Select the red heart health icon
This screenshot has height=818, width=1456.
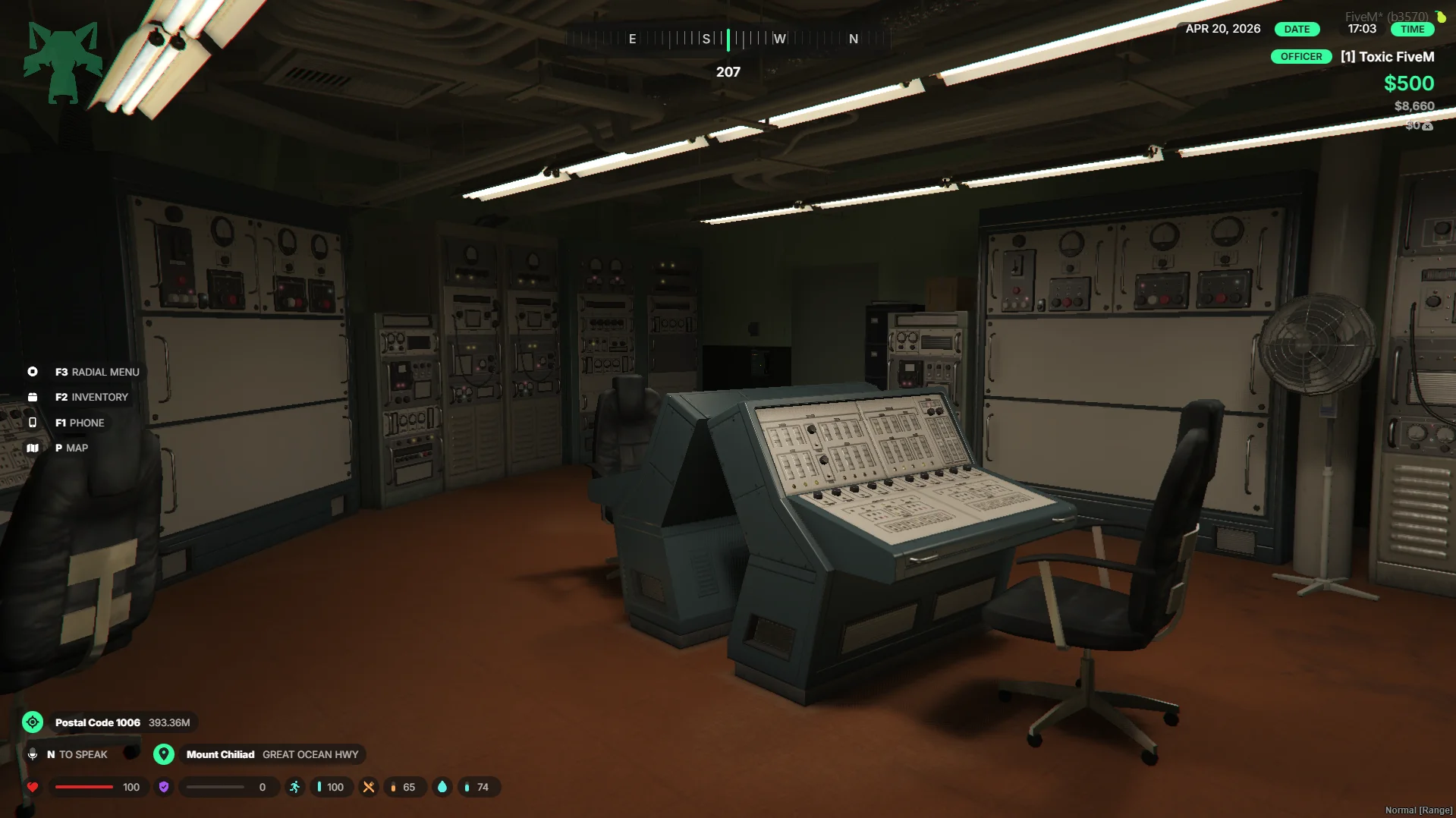click(33, 787)
